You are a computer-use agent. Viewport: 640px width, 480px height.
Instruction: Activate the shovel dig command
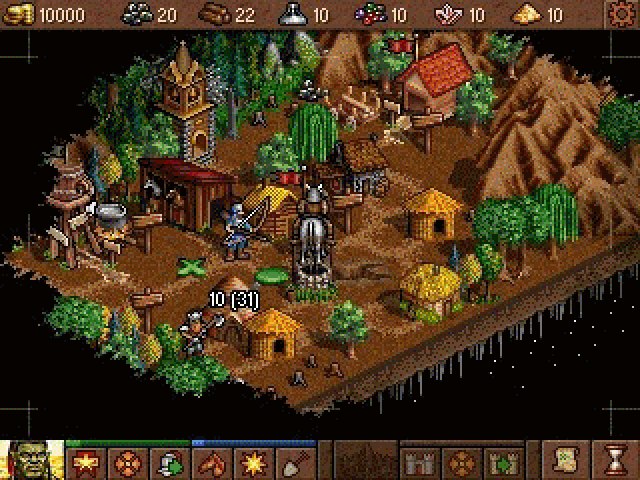click(293, 464)
